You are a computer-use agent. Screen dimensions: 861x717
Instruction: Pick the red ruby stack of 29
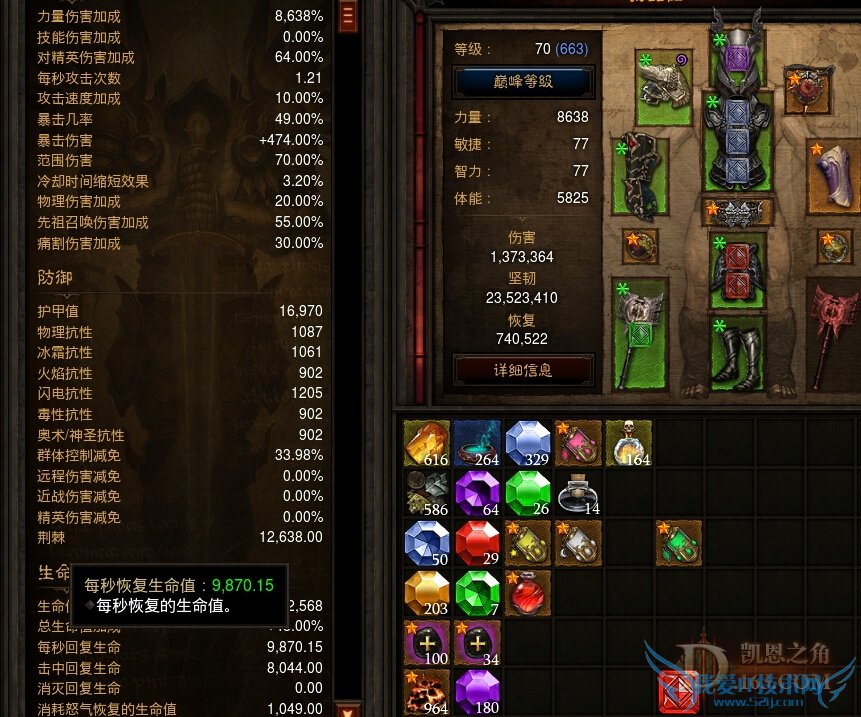[x=478, y=543]
